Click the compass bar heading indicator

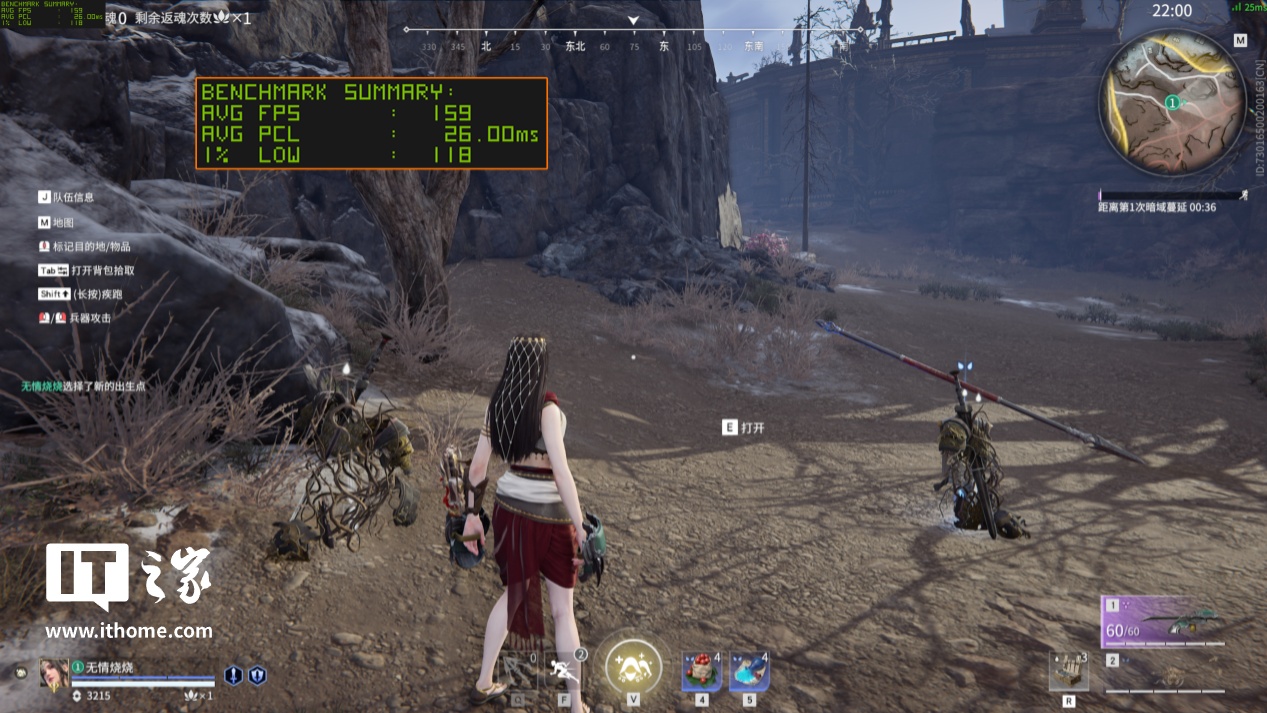tap(633, 22)
